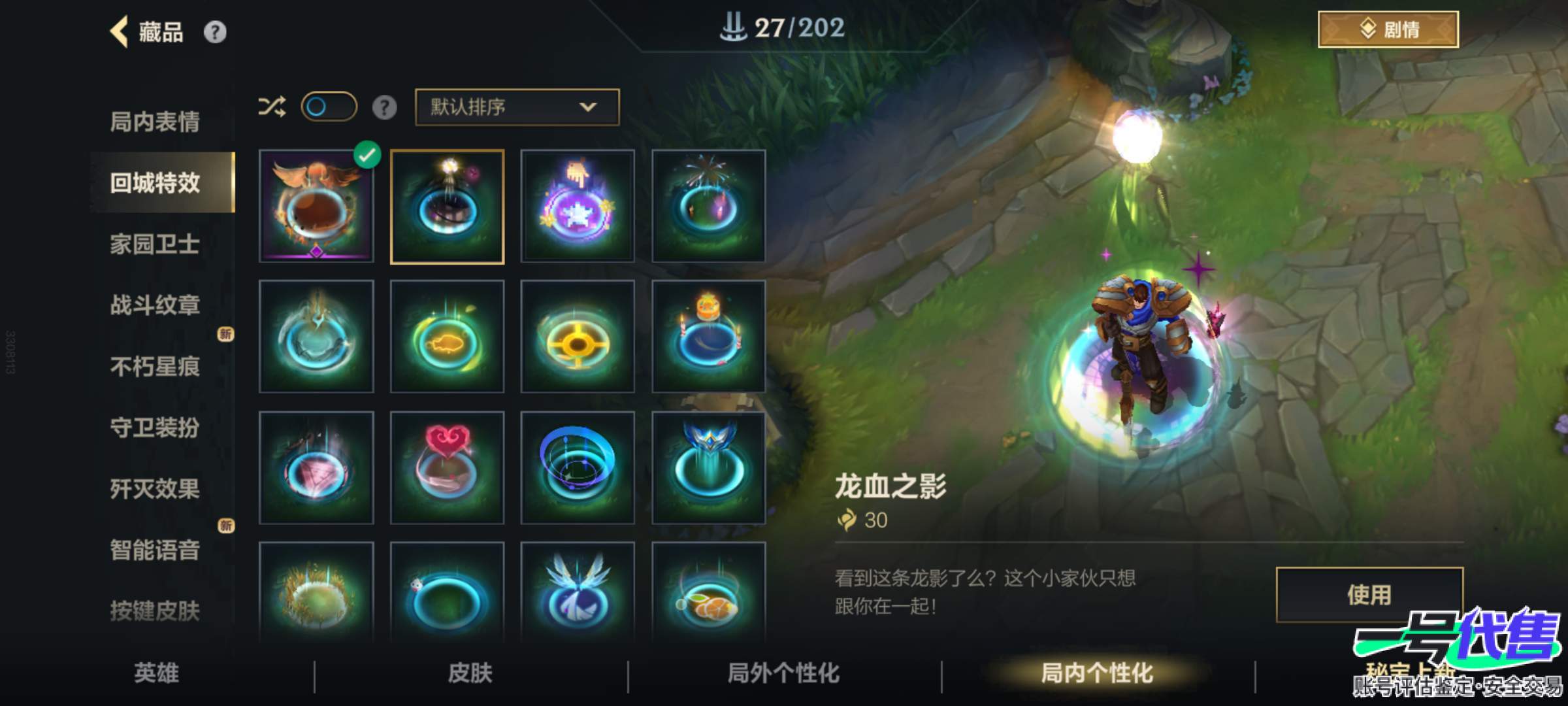Click the equipped recall effect with green checkmark
The image size is (1568, 706).
click(316, 206)
